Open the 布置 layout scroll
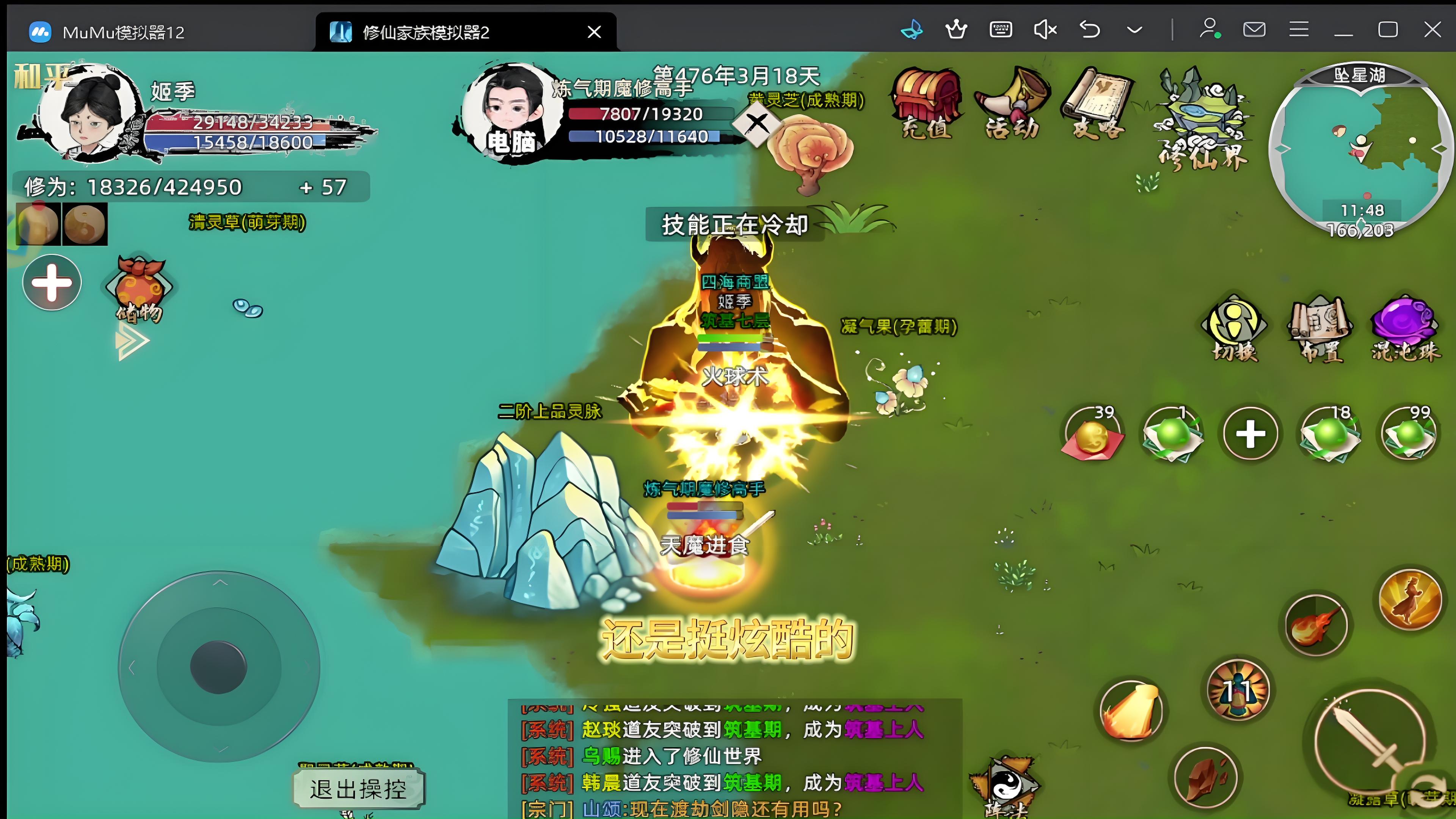This screenshot has width=1456, height=819. pyautogui.click(x=1320, y=328)
